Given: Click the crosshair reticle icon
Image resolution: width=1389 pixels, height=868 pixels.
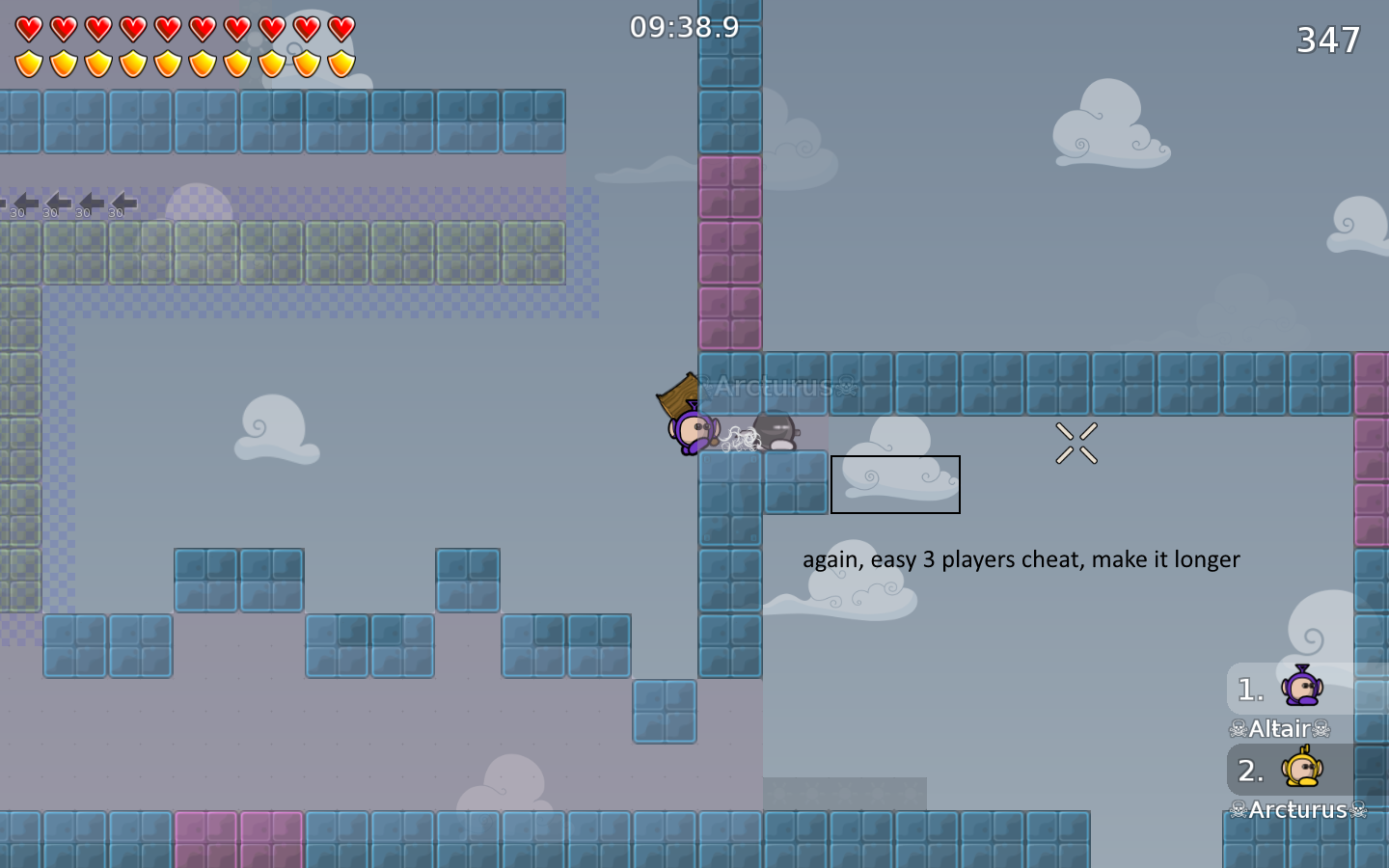Looking at the screenshot, I should (1075, 444).
